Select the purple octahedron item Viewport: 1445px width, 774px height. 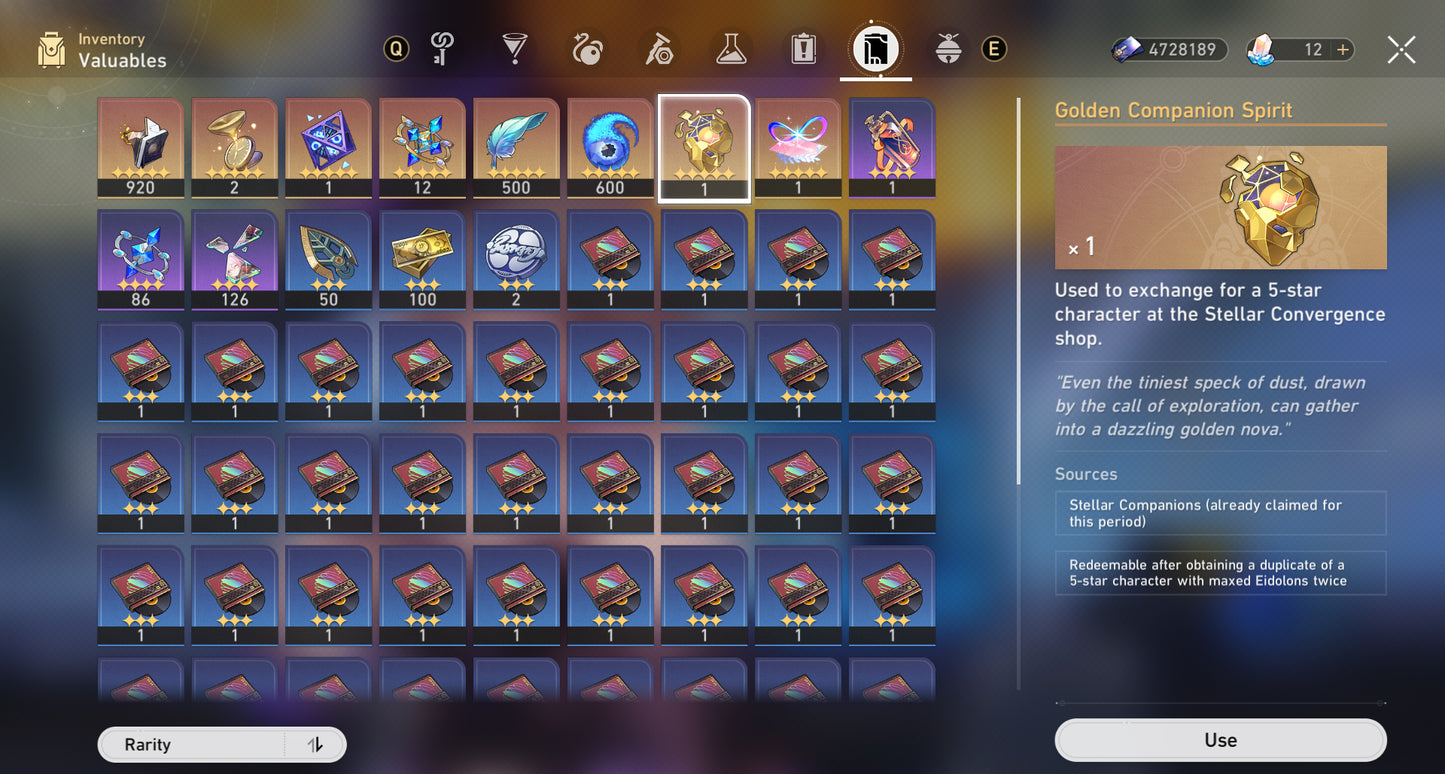328,146
